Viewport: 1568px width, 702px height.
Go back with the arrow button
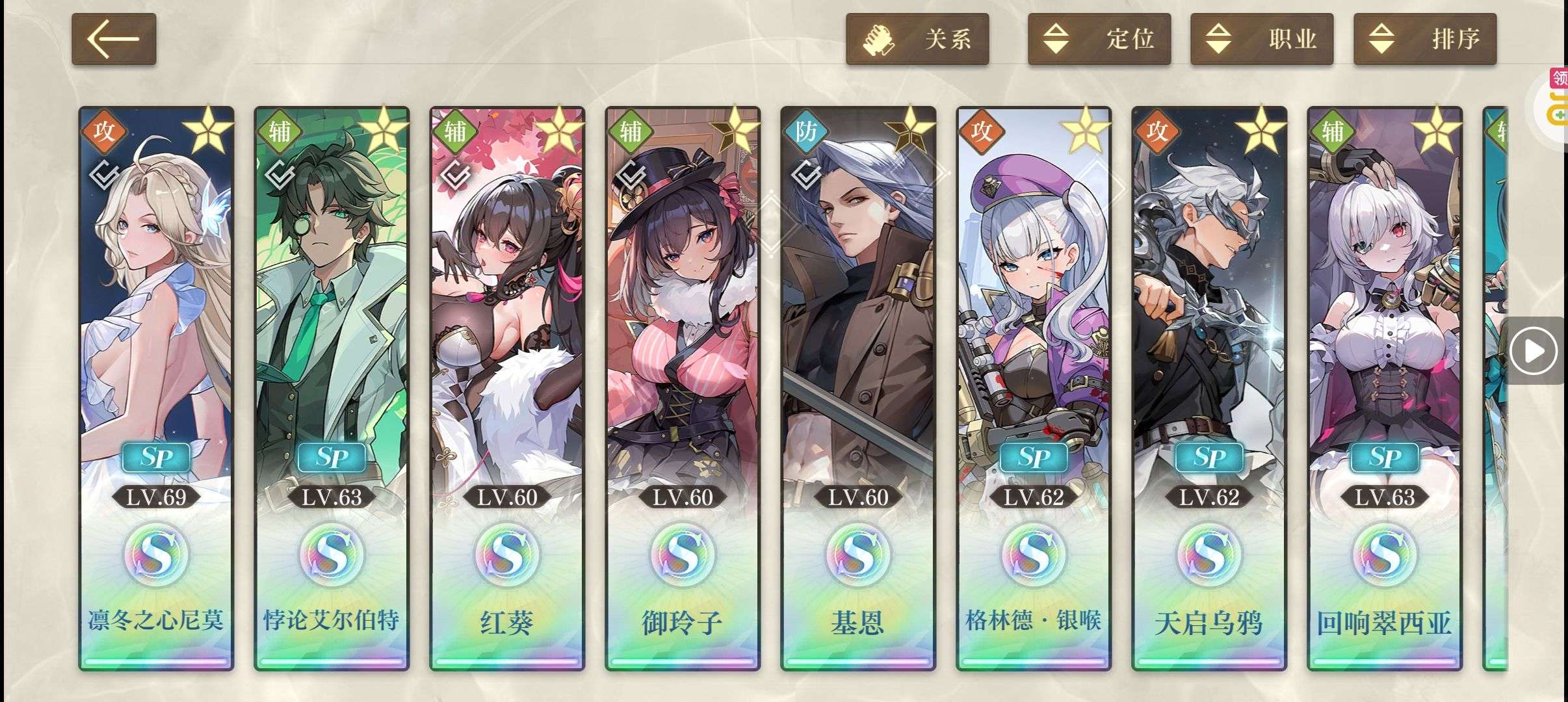click(114, 39)
